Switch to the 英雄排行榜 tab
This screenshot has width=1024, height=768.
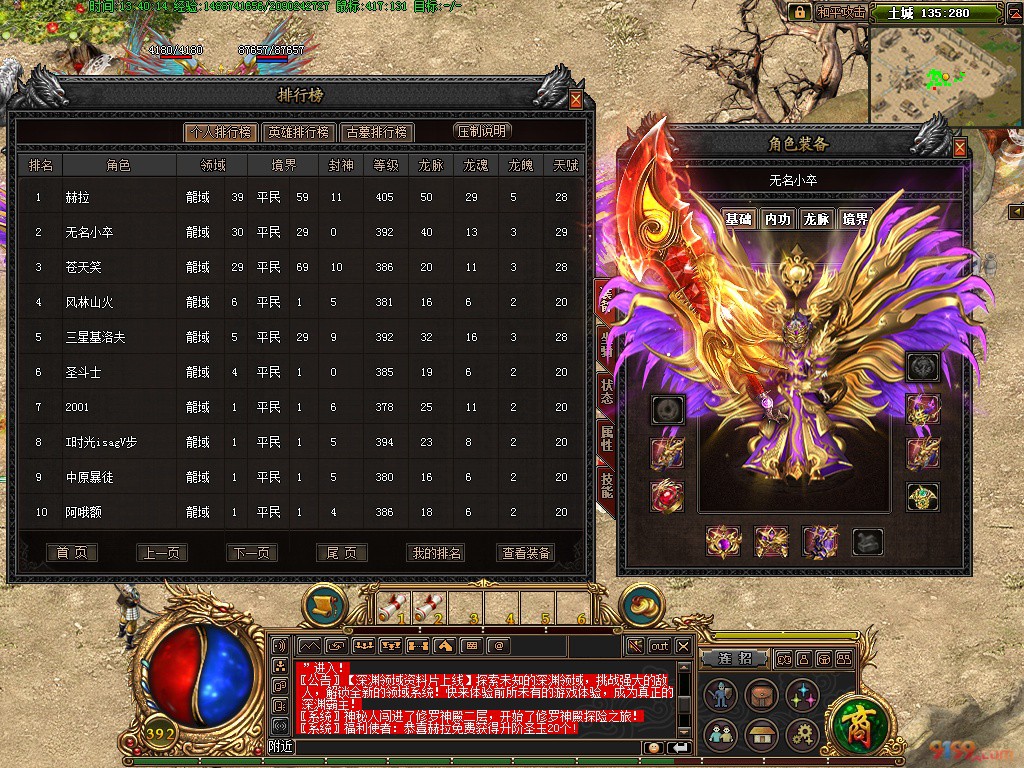(x=298, y=132)
